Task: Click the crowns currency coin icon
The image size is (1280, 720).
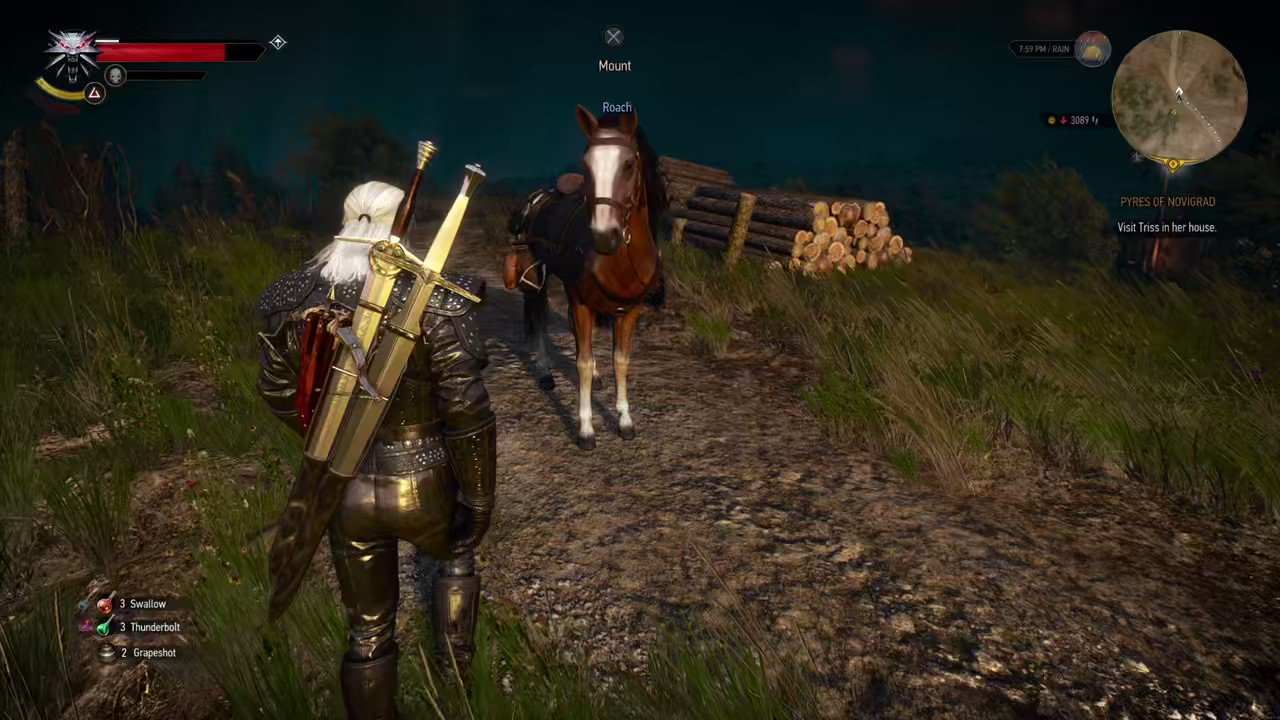Action: click(1051, 120)
